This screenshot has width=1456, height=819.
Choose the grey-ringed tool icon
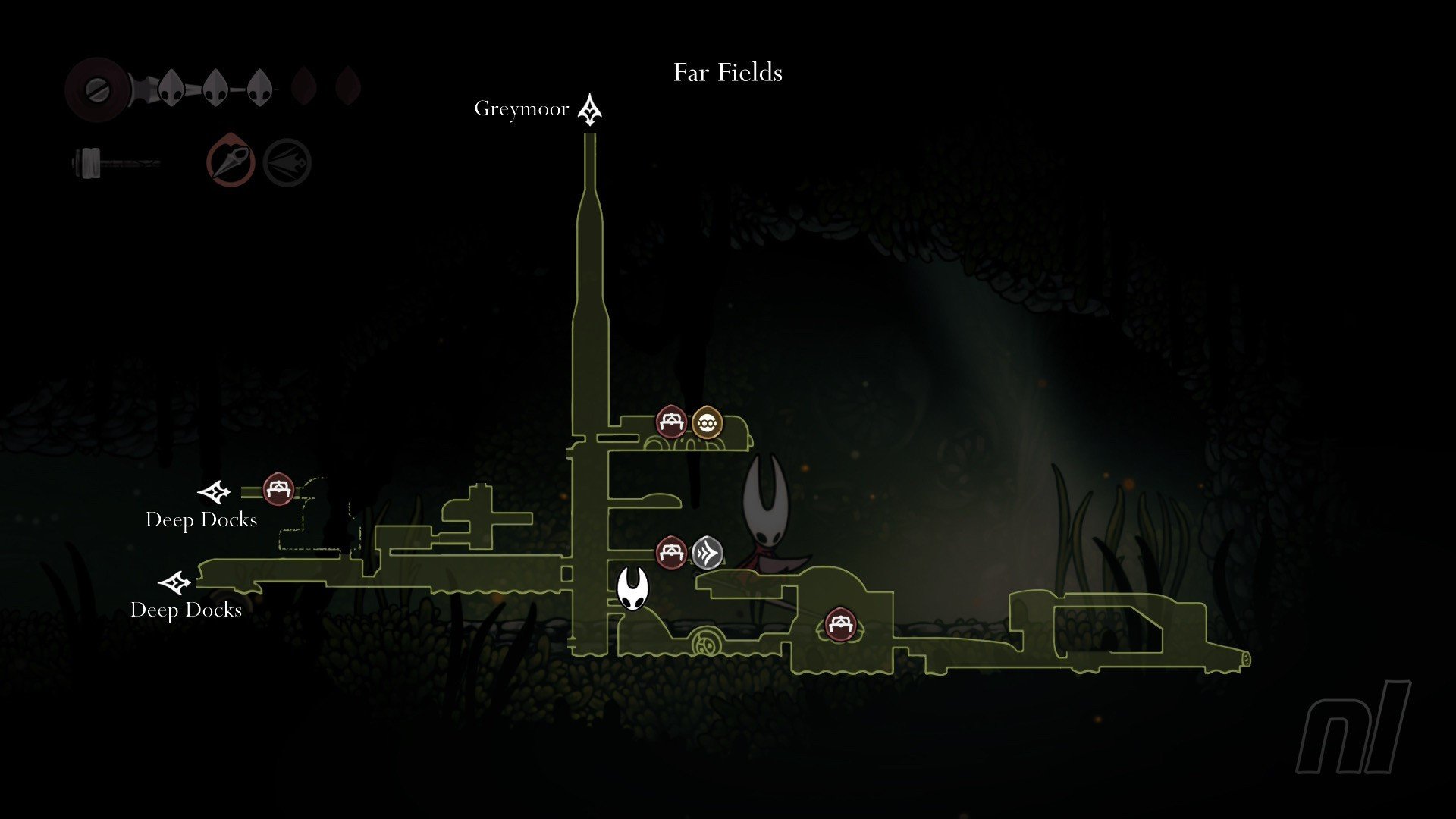(x=287, y=162)
